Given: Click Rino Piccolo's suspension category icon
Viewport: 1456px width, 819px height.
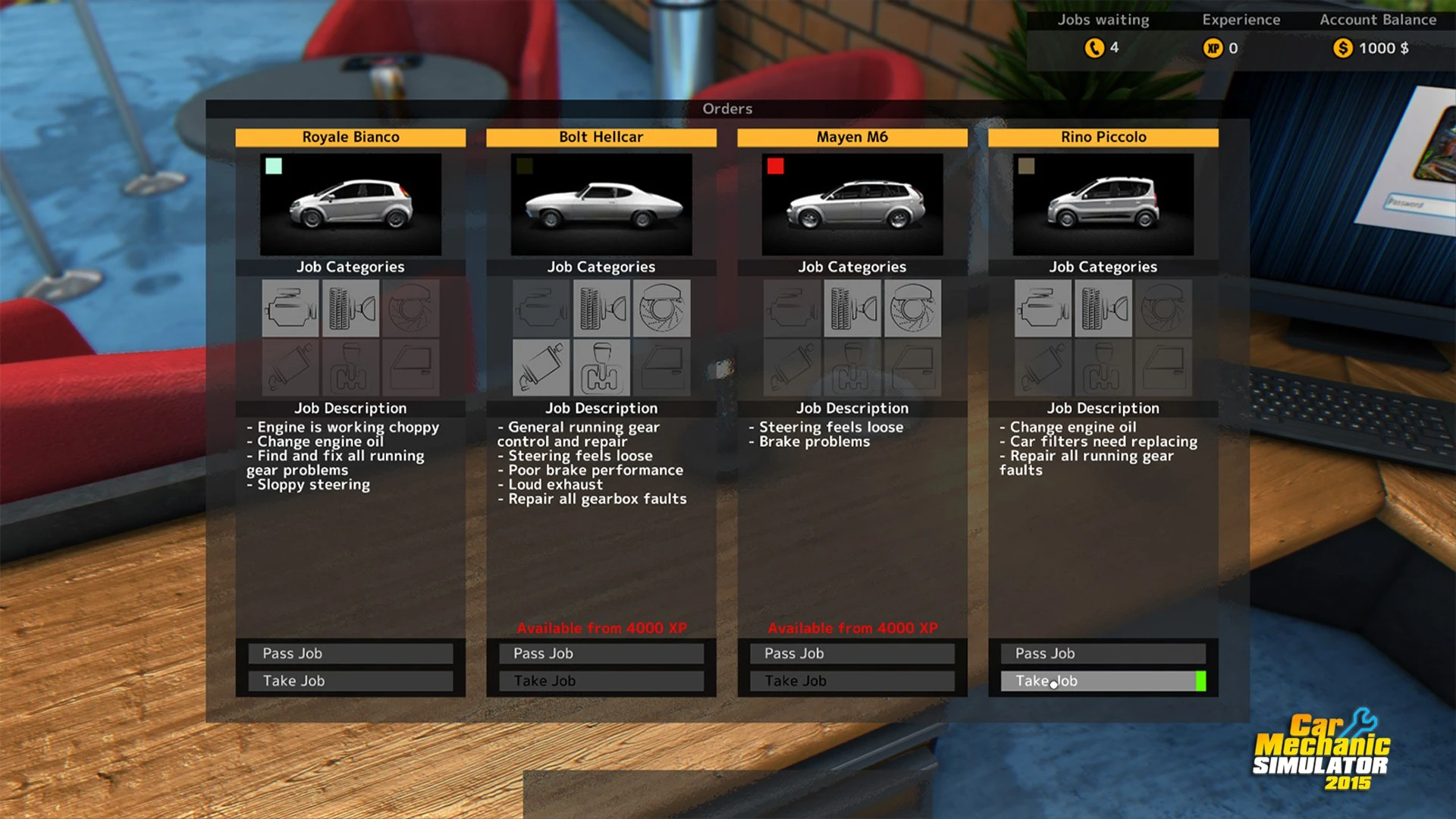Looking at the screenshot, I should [1103, 309].
